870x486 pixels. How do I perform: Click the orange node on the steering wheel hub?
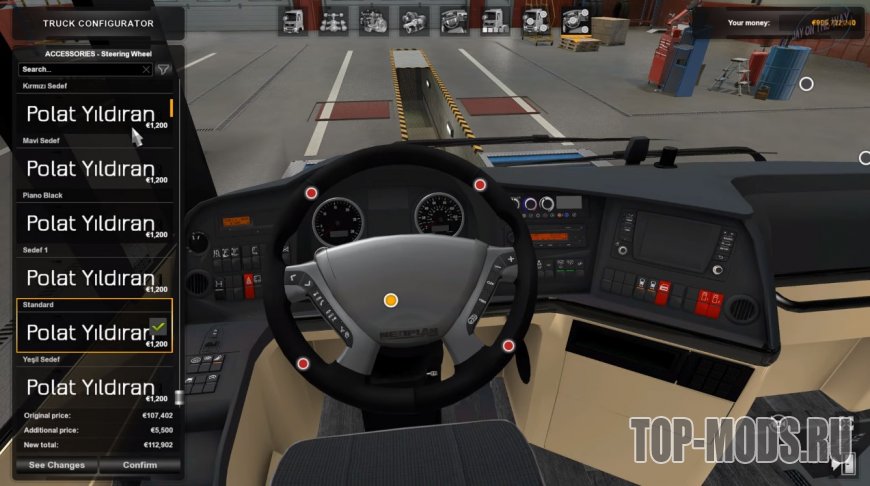[391, 300]
